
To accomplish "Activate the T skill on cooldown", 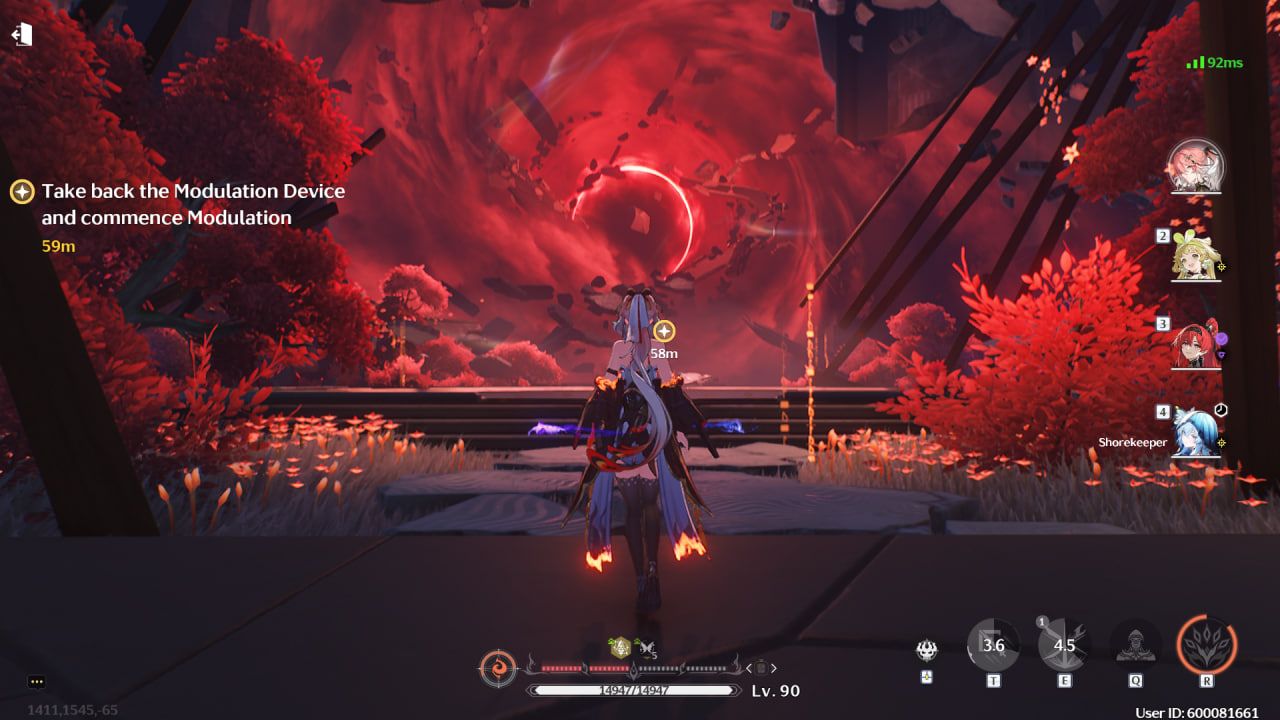I will pyautogui.click(x=993, y=645).
